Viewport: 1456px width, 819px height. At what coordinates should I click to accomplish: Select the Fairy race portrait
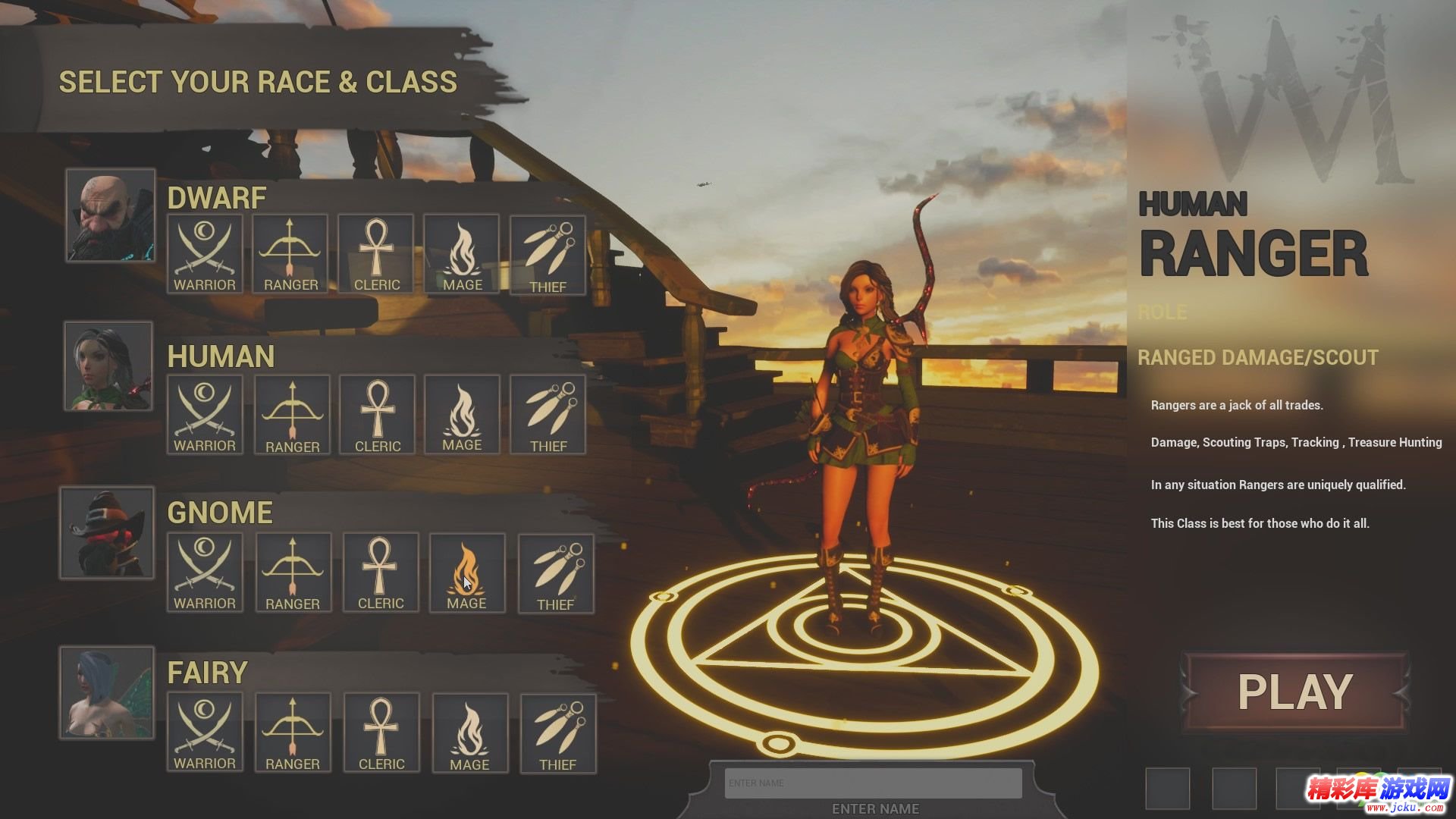coord(107,692)
